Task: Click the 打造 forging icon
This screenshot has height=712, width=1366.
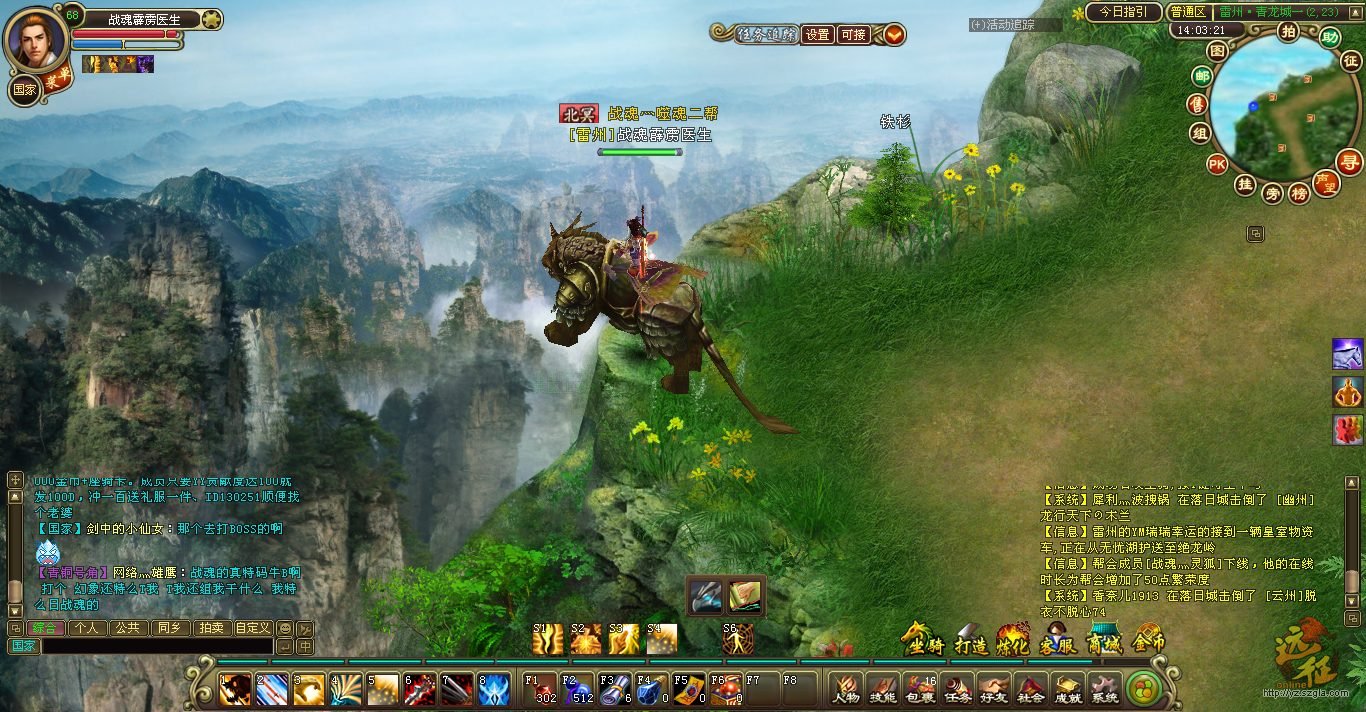Action: pos(970,641)
